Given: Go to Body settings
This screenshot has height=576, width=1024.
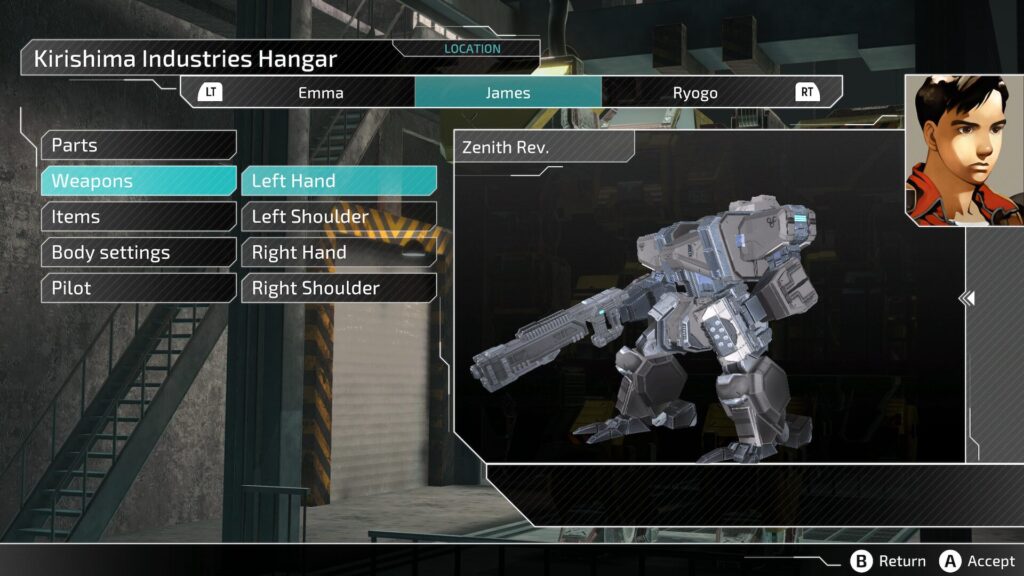Looking at the screenshot, I should pyautogui.click(x=138, y=253).
